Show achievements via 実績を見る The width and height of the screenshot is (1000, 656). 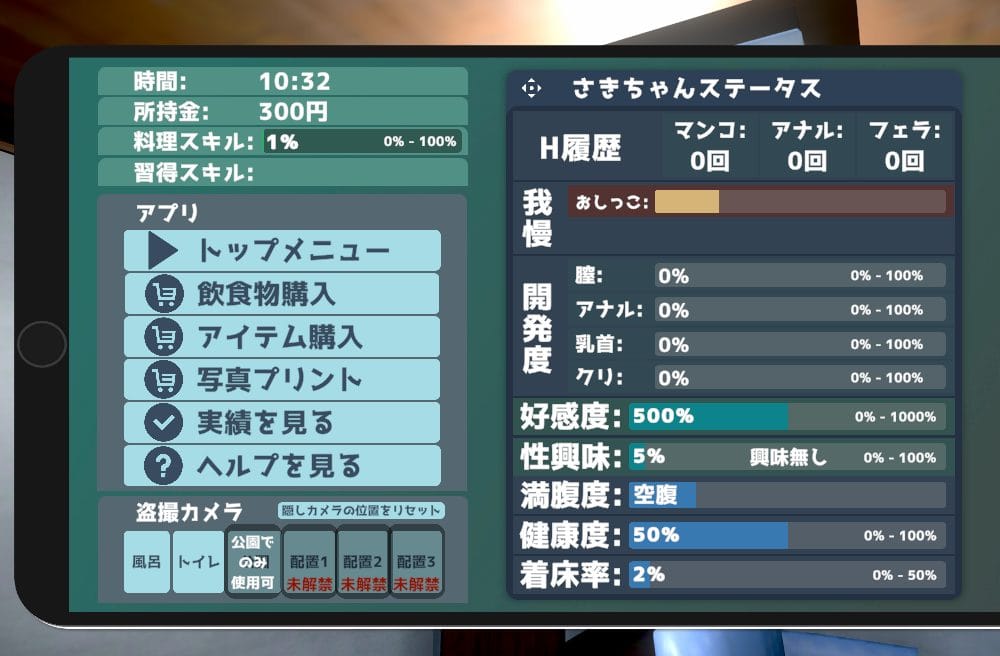[282, 423]
